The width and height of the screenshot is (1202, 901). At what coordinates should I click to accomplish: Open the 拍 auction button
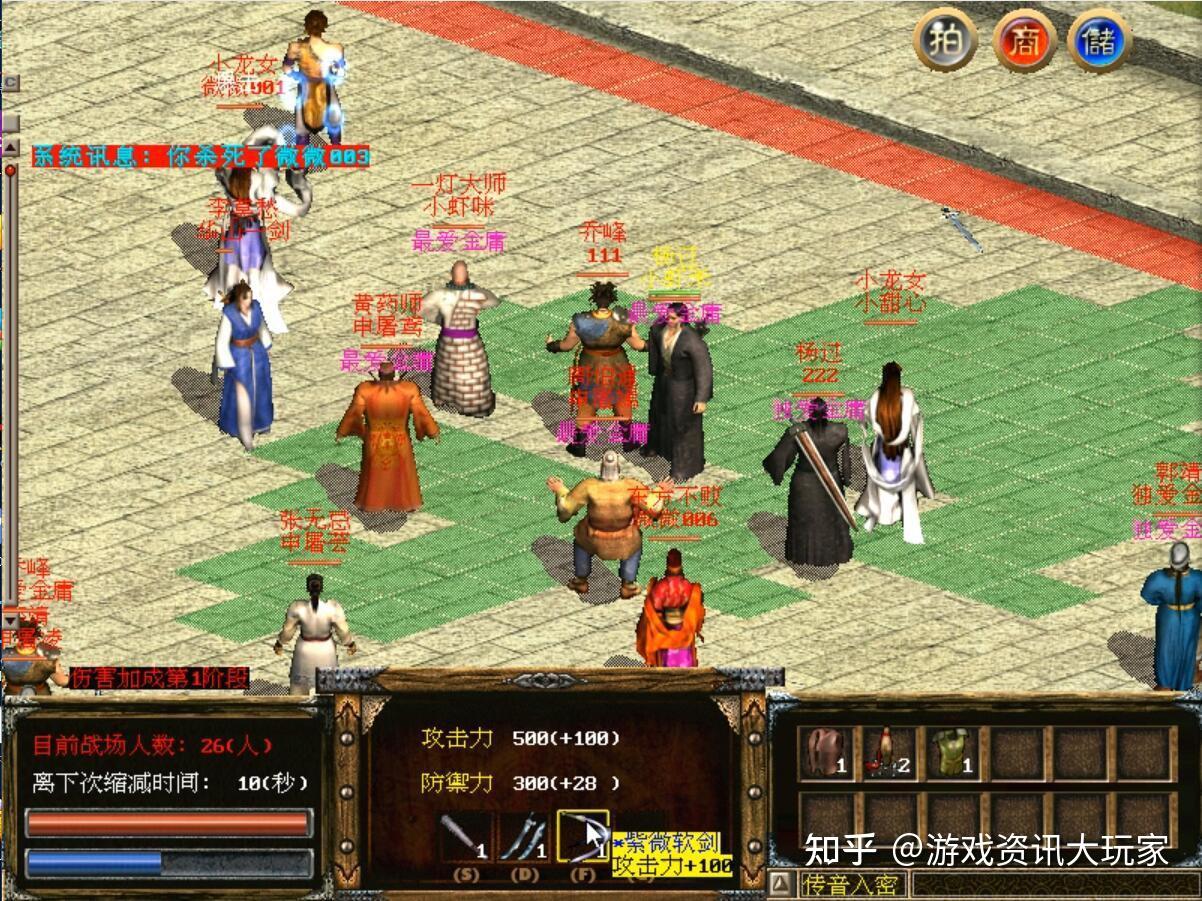click(945, 41)
